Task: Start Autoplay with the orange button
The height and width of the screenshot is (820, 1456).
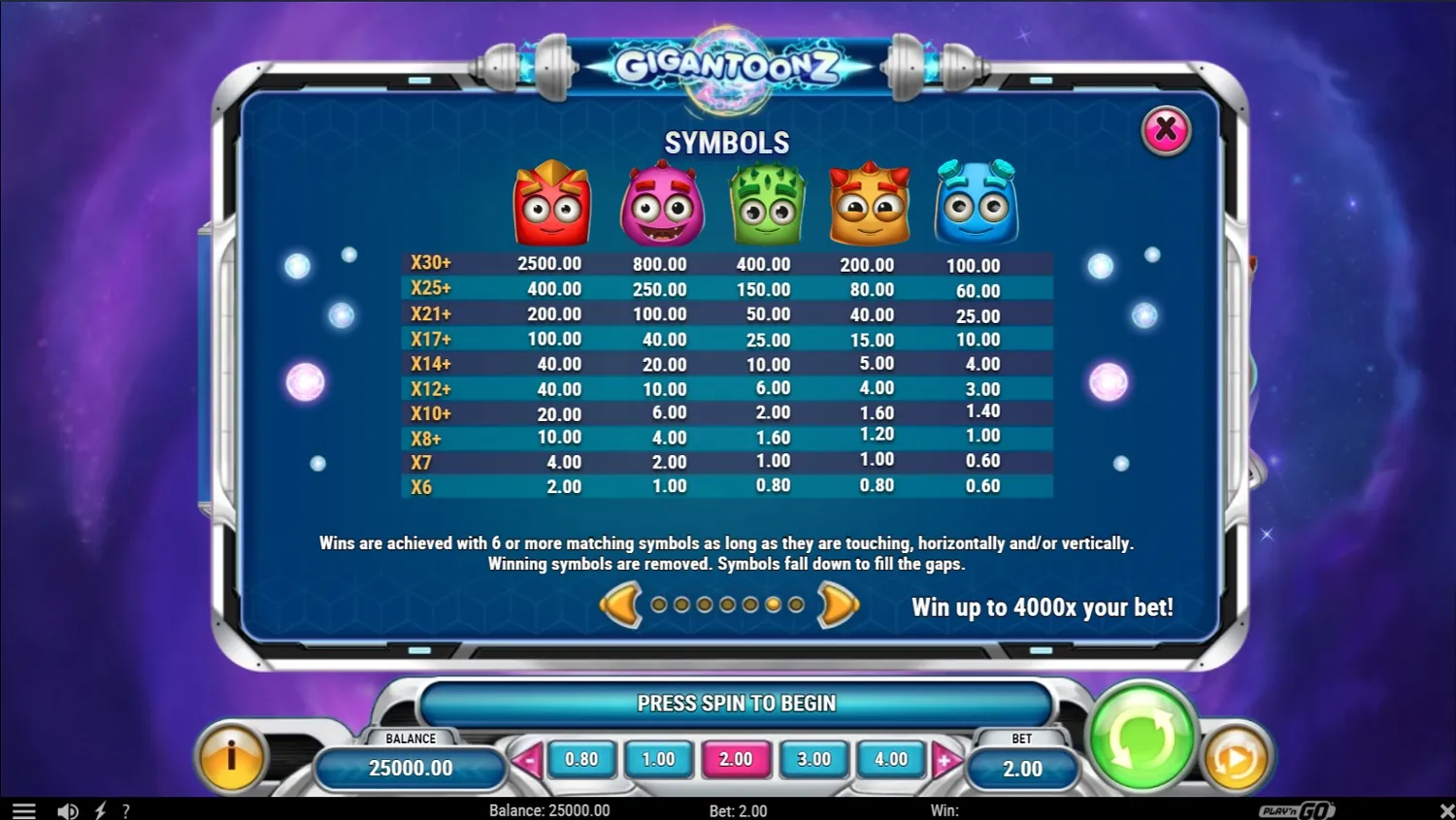Action: tap(1234, 757)
